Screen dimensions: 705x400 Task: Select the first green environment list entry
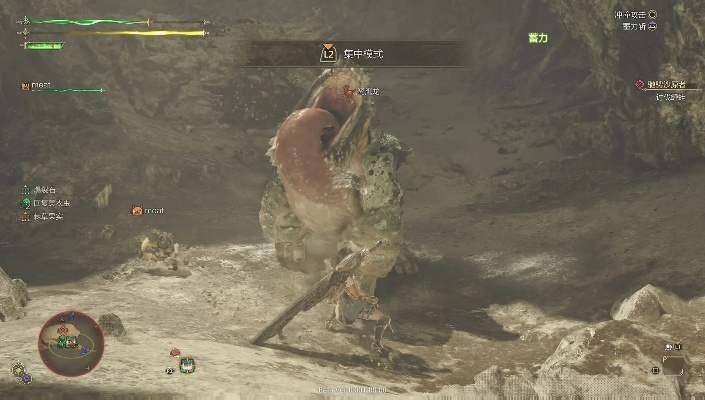[27, 189]
